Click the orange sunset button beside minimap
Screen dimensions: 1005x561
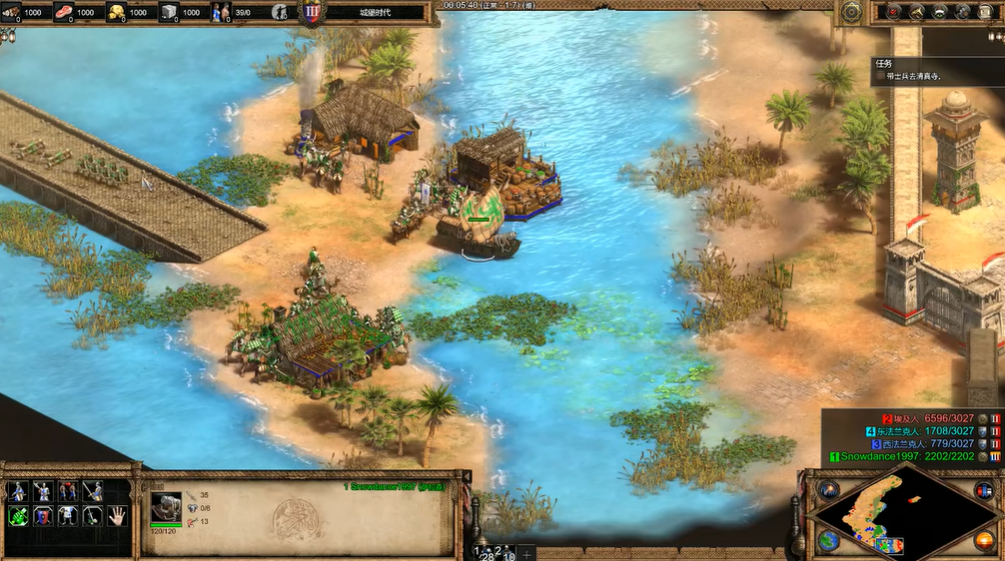tap(984, 540)
